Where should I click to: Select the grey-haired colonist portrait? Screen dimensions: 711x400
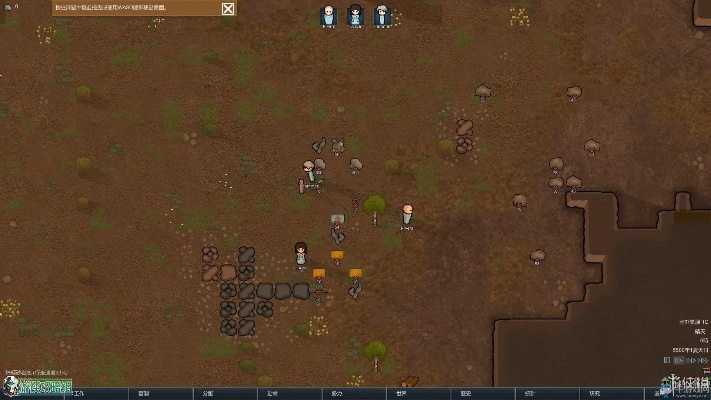point(382,15)
